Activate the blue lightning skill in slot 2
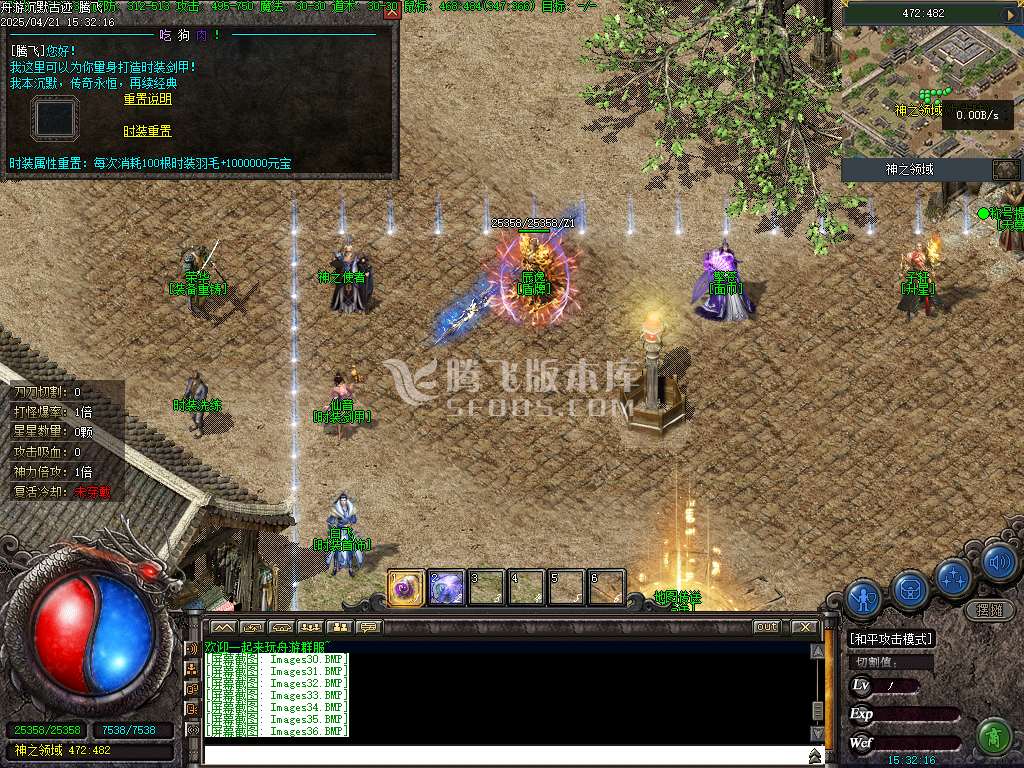This screenshot has width=1024, height=768. tap(446, 587)
